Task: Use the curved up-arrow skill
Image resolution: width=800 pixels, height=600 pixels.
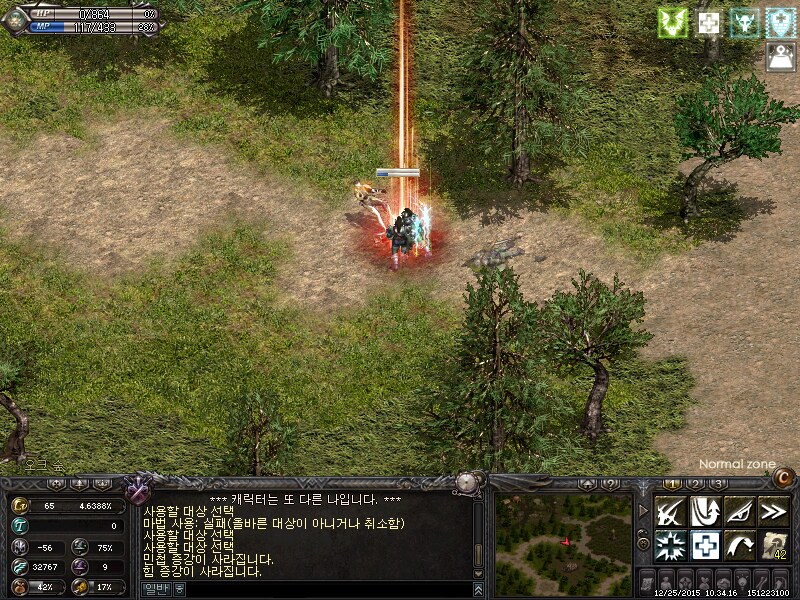Action: click(x=705, y=511)
